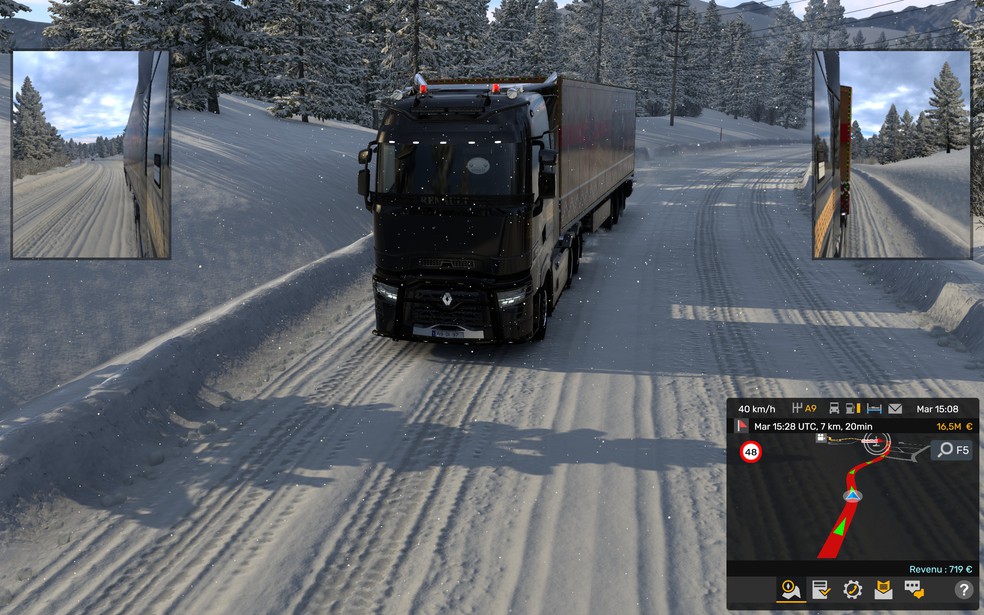
Task: Click the rest bed status icon
Action: coord(873,408)
